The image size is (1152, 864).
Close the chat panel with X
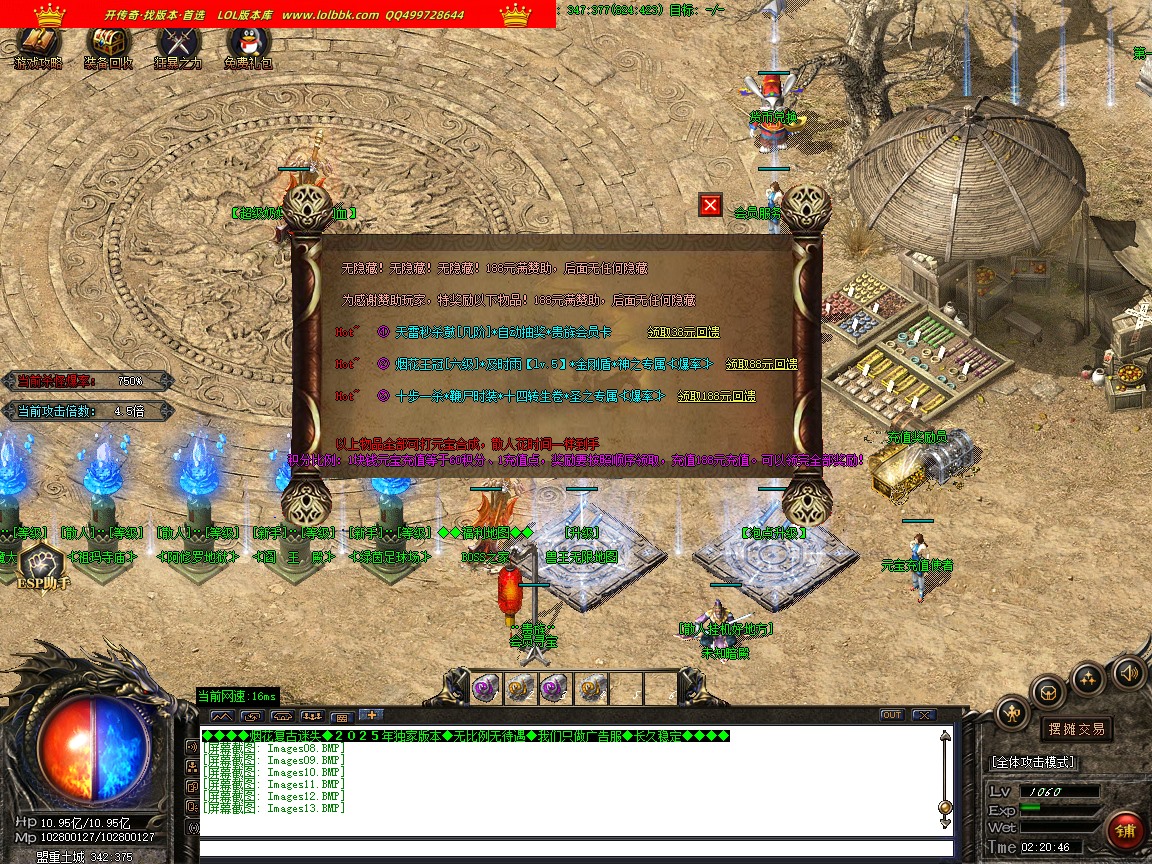click(923, 715)
